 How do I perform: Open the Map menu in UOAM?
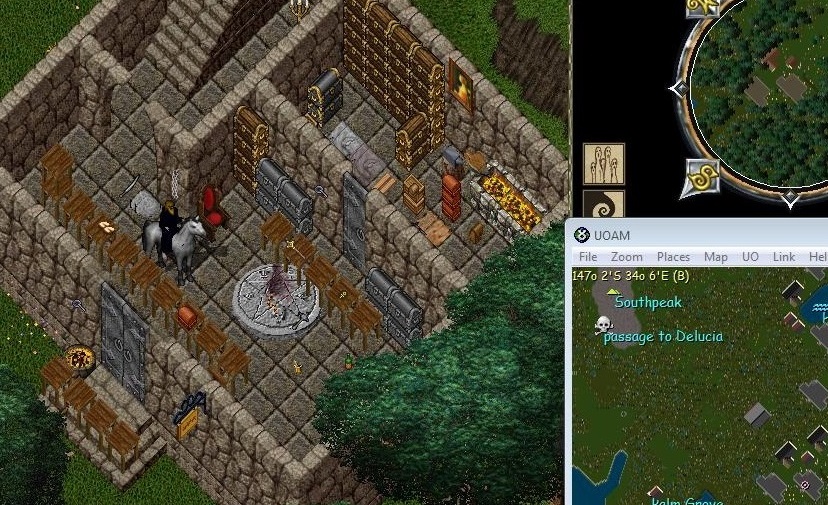click(x=715, y=257)
